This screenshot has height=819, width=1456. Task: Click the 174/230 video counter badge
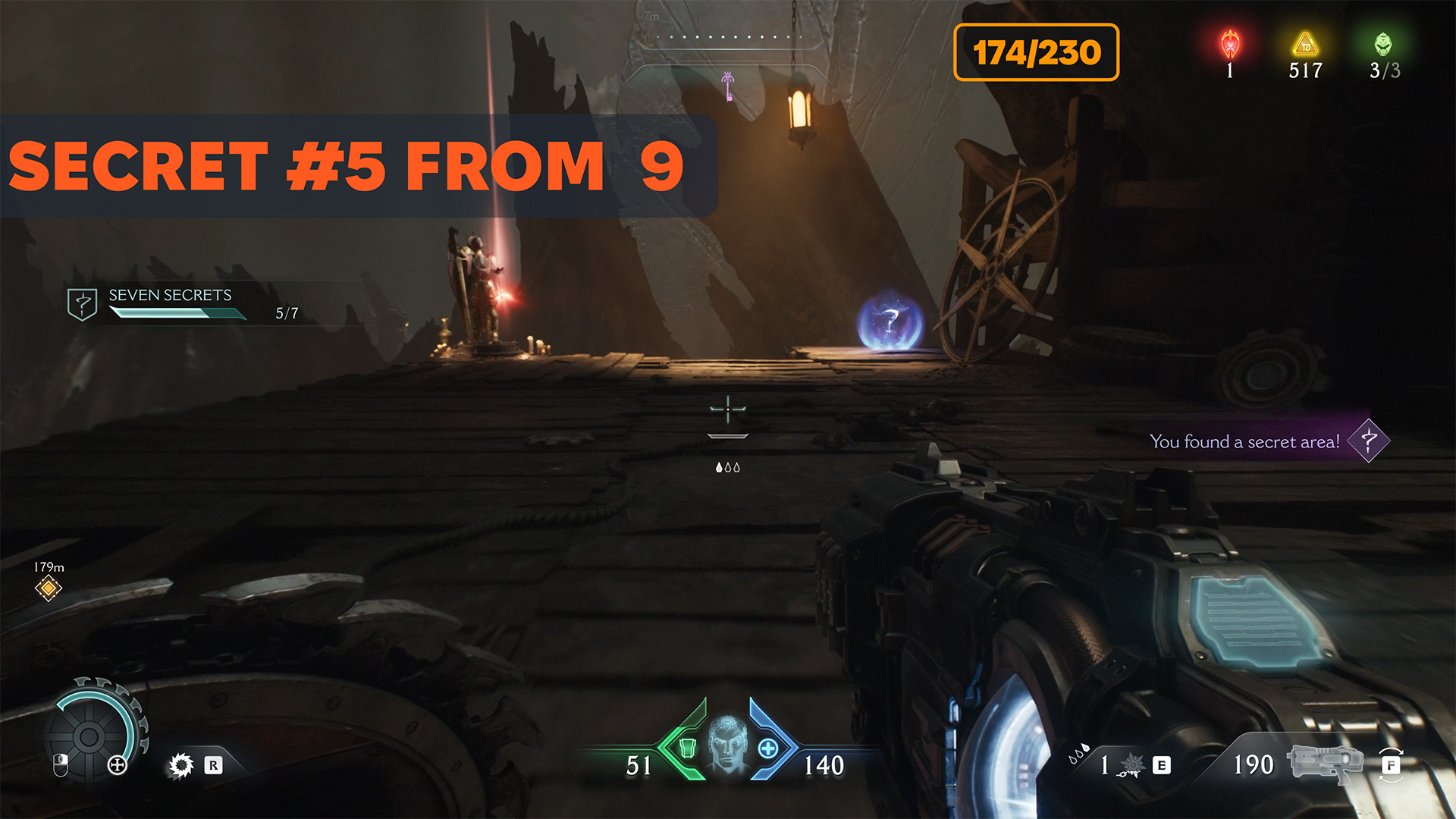coord(1036,52)
